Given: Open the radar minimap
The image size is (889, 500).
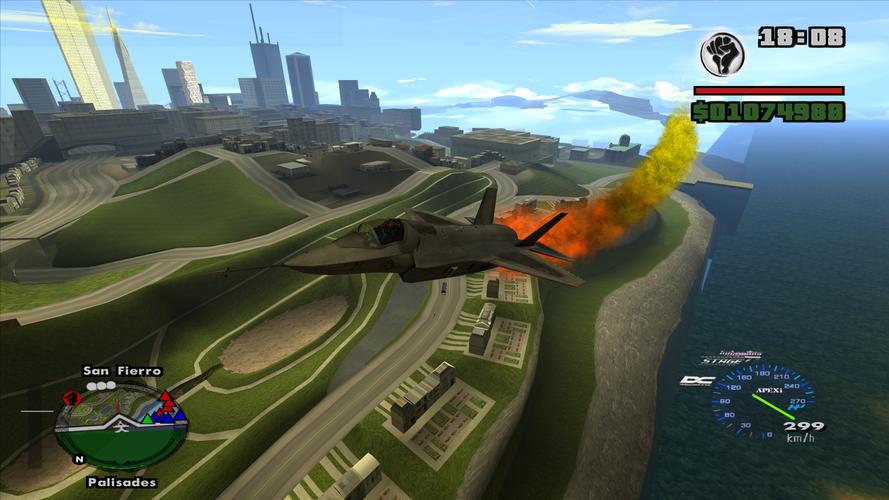Looking at the screenshot, I should 120,424.
